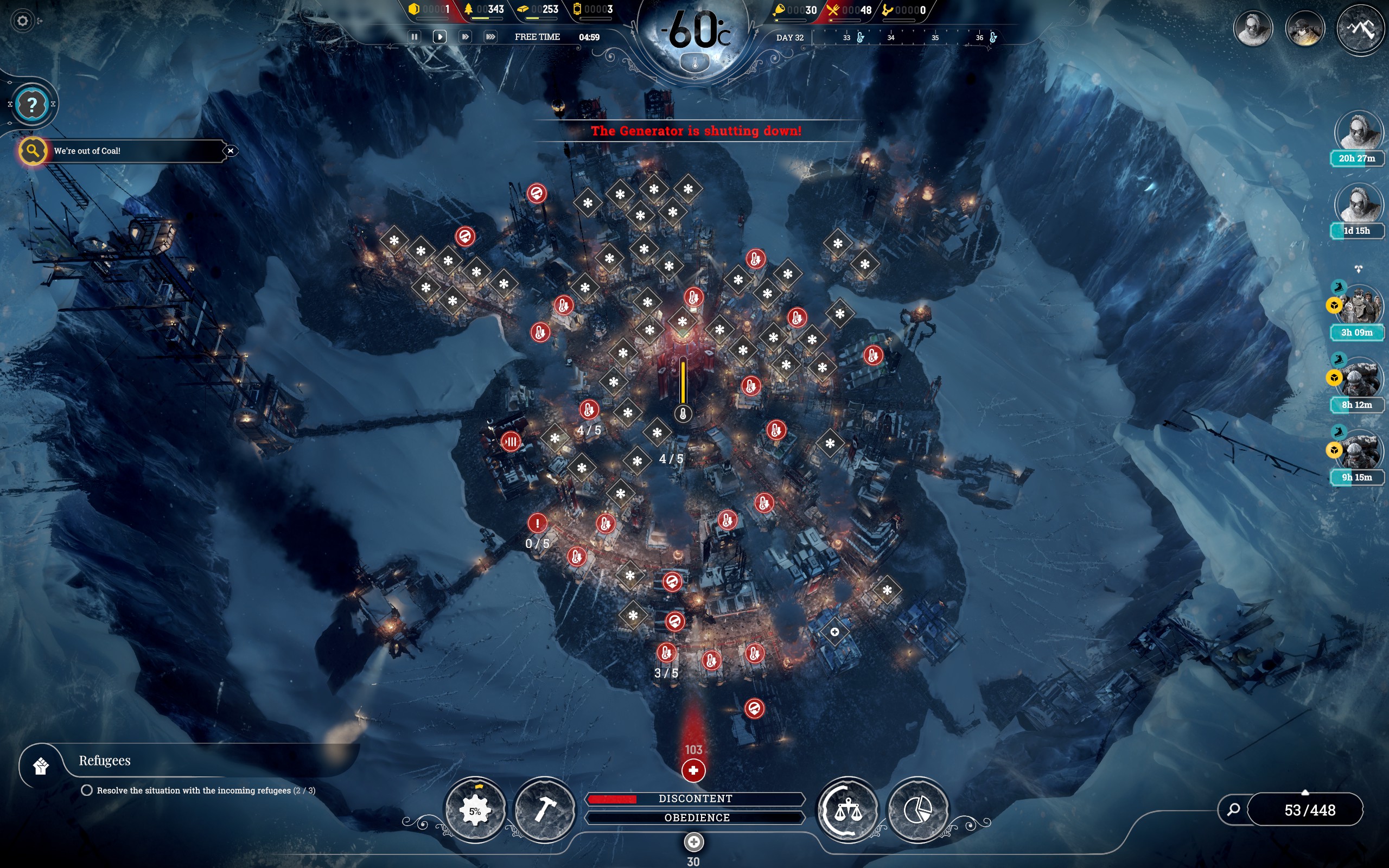Image resolution: width=1389 pixels, height=868 pixels.
Task: Select the scout with 1d 15h timer
Action: click(1359, 205)
